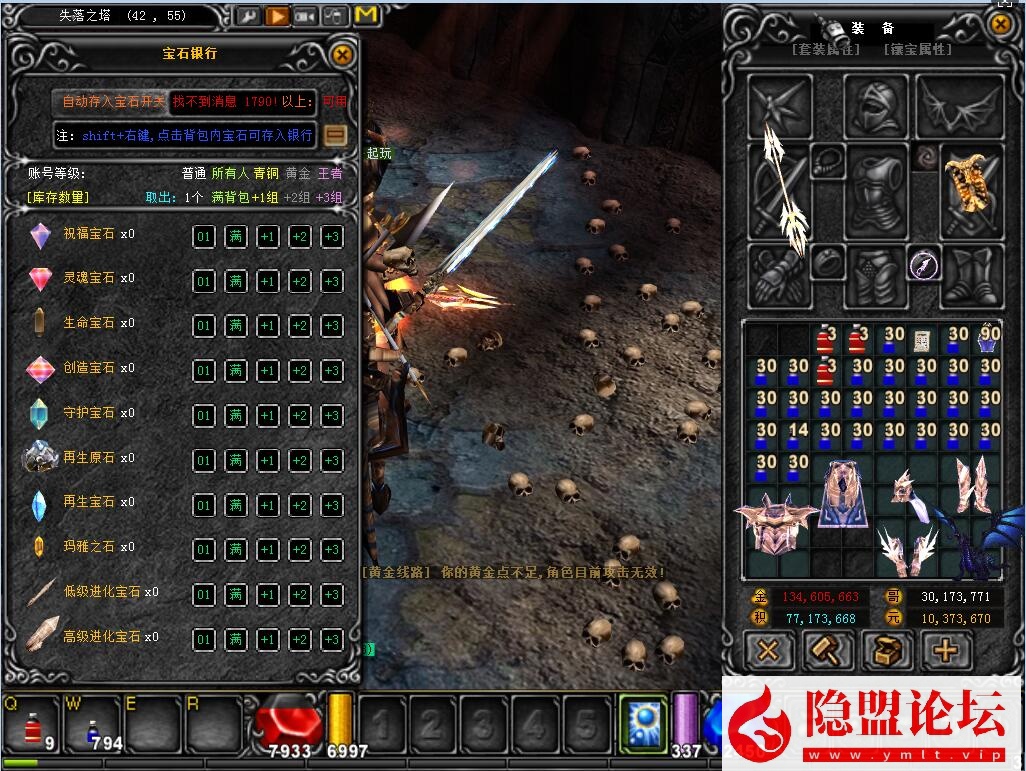Viewport: 1026px width, 771px height.
Task: Close the 装备 equipment panel
Action: tap(1000, 24)
